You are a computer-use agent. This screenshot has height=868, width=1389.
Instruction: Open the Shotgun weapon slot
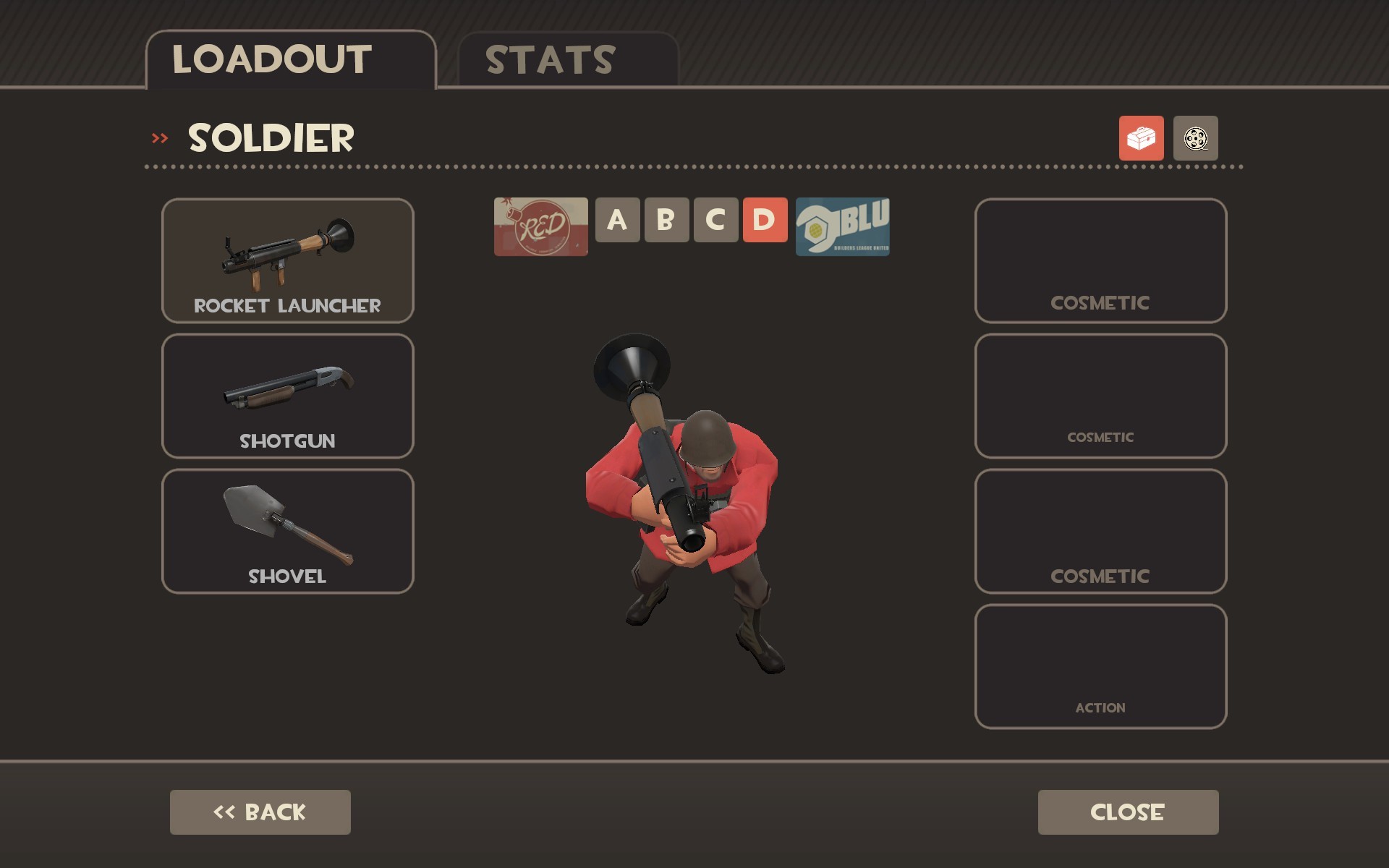(287, 396)
